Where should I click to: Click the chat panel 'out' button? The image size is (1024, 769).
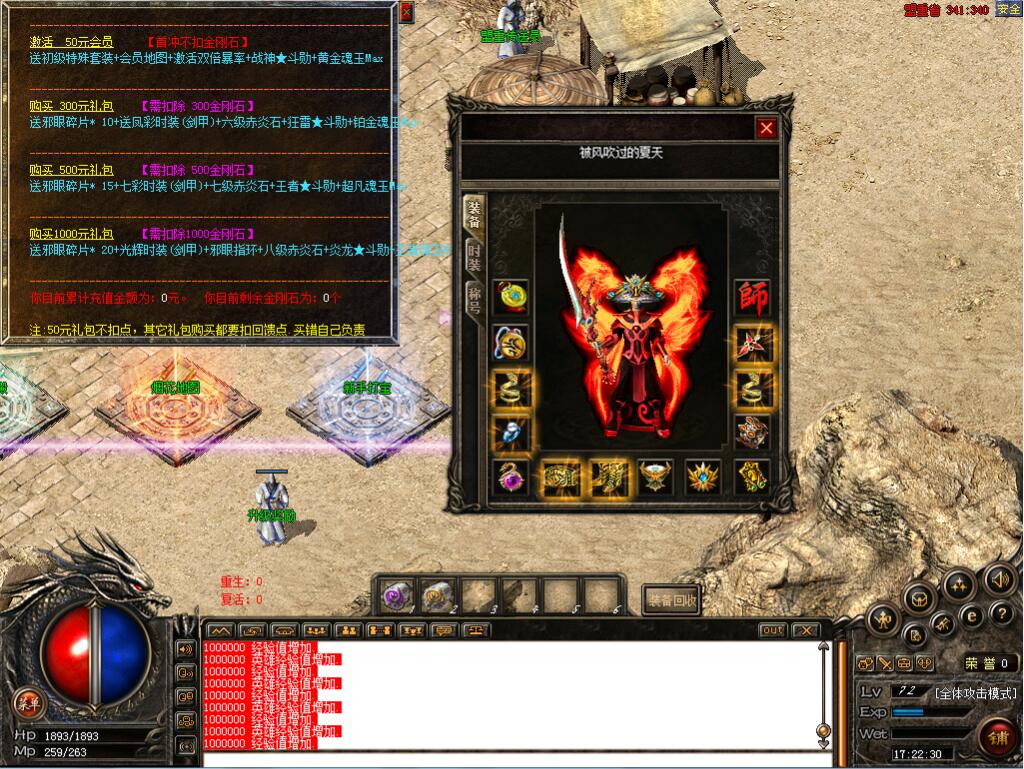click(772, 631)
